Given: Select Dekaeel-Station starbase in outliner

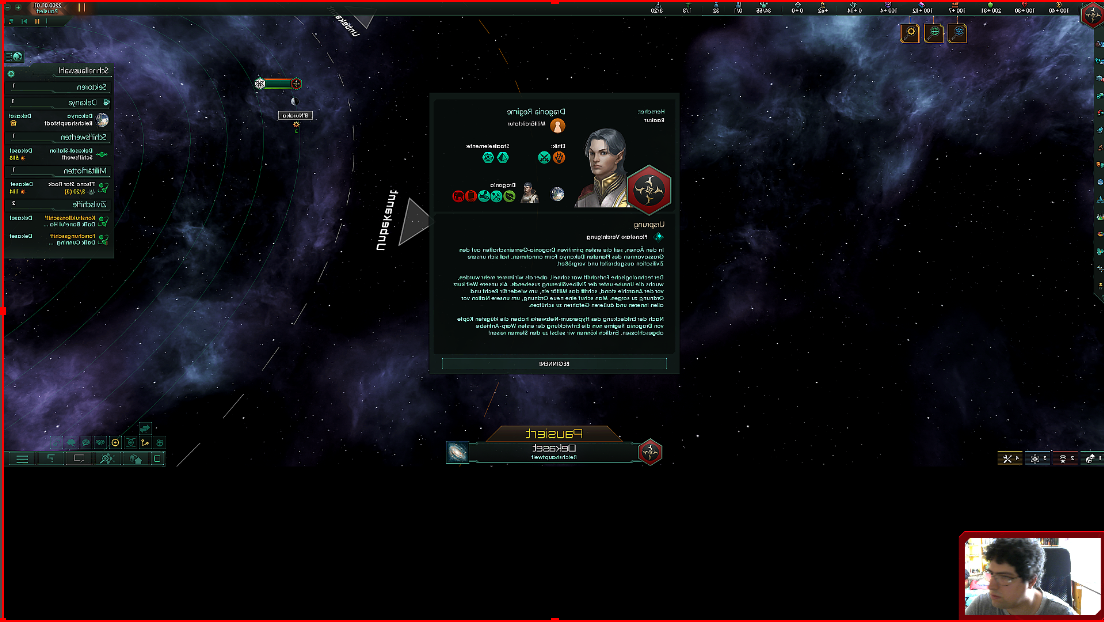Looking at the screenshot, I should click(x=60, y=153).
